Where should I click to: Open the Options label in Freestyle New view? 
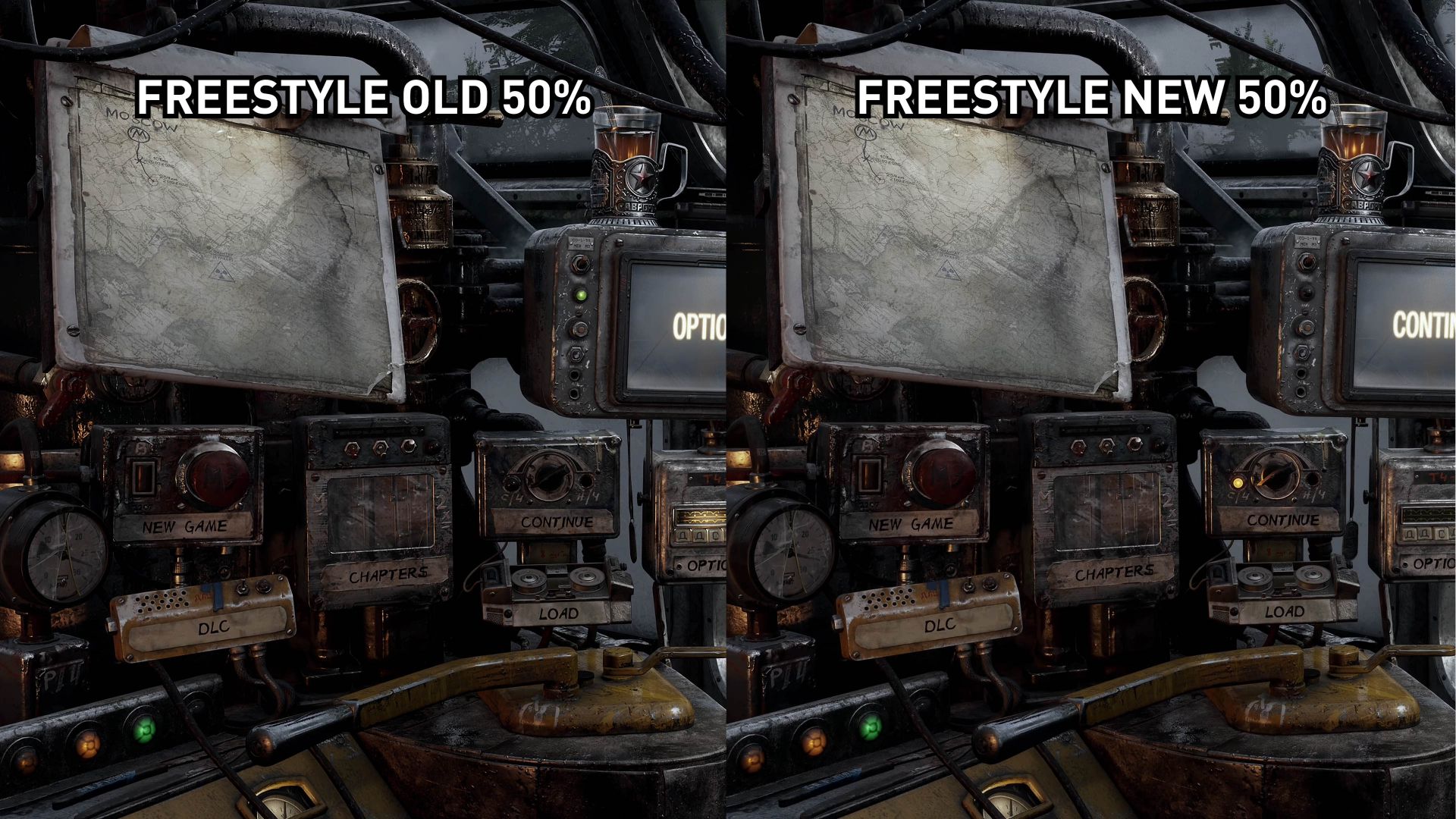pyautogui.click(x=1432, y=564)
